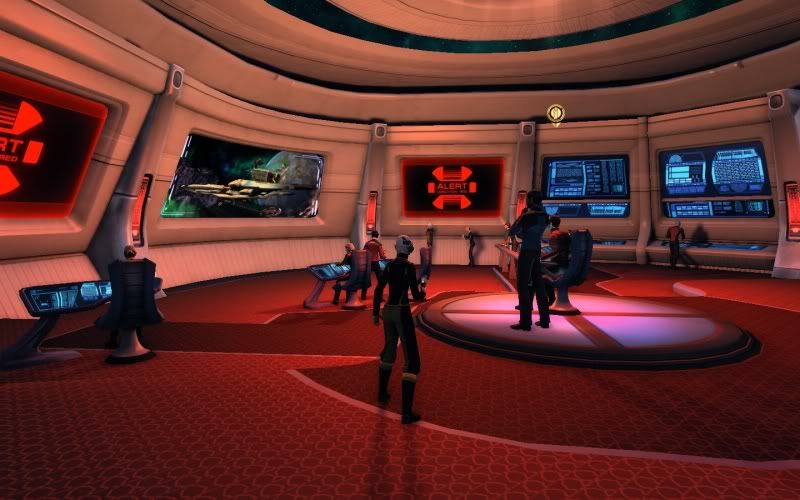Click the gold contact marker icon
The width and height of the screenshot is (800, 500).
556,113
